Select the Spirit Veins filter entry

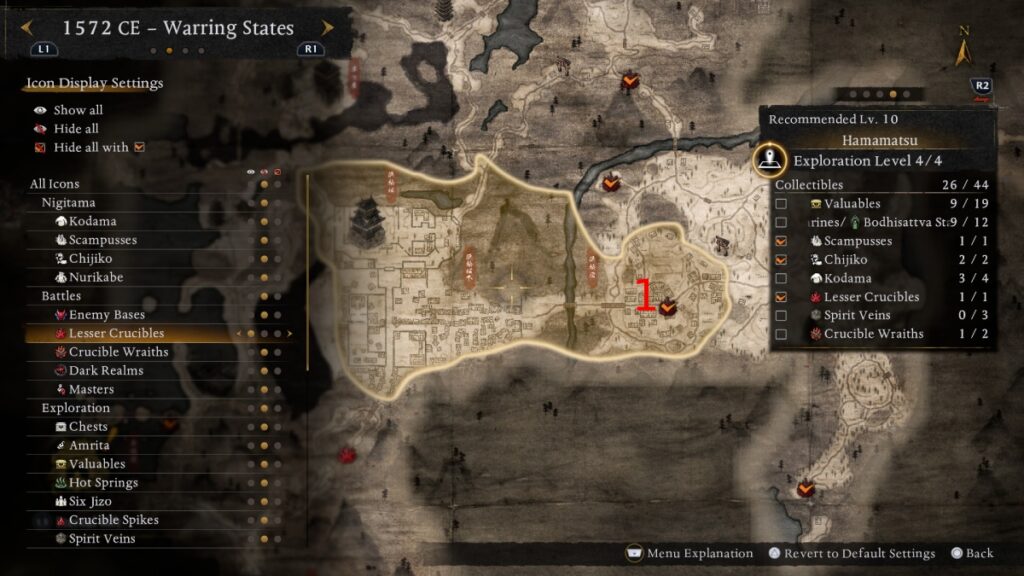click(102, 539)
